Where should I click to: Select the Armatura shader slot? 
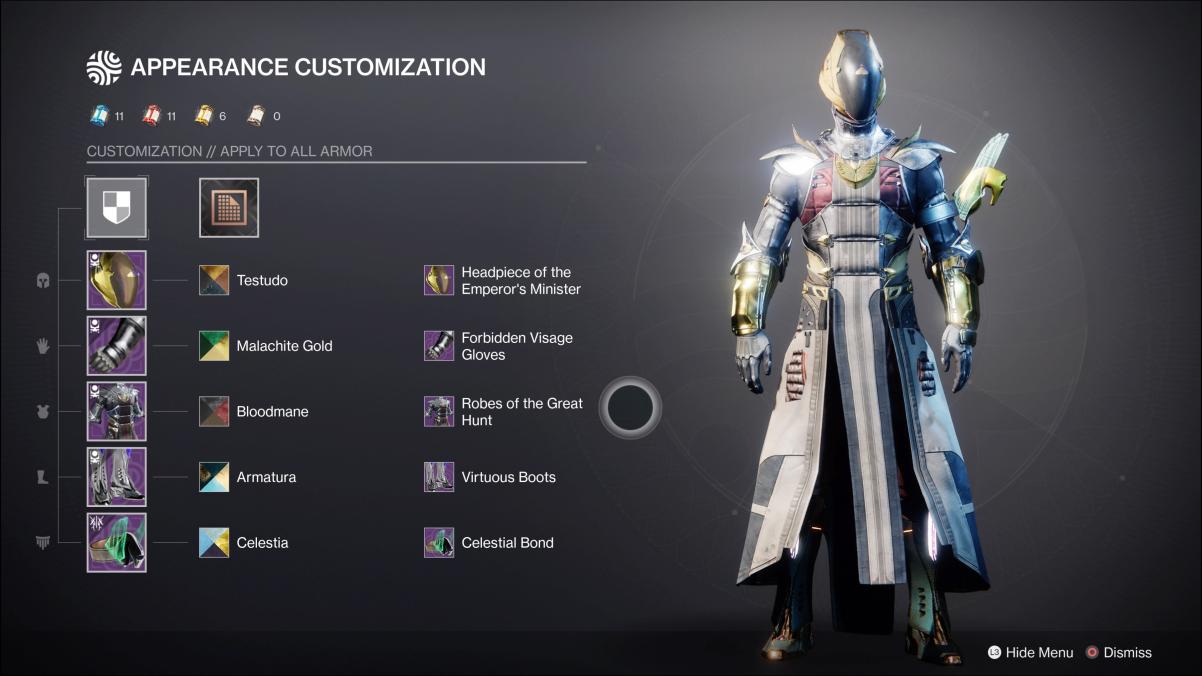(x=214, y=477)
